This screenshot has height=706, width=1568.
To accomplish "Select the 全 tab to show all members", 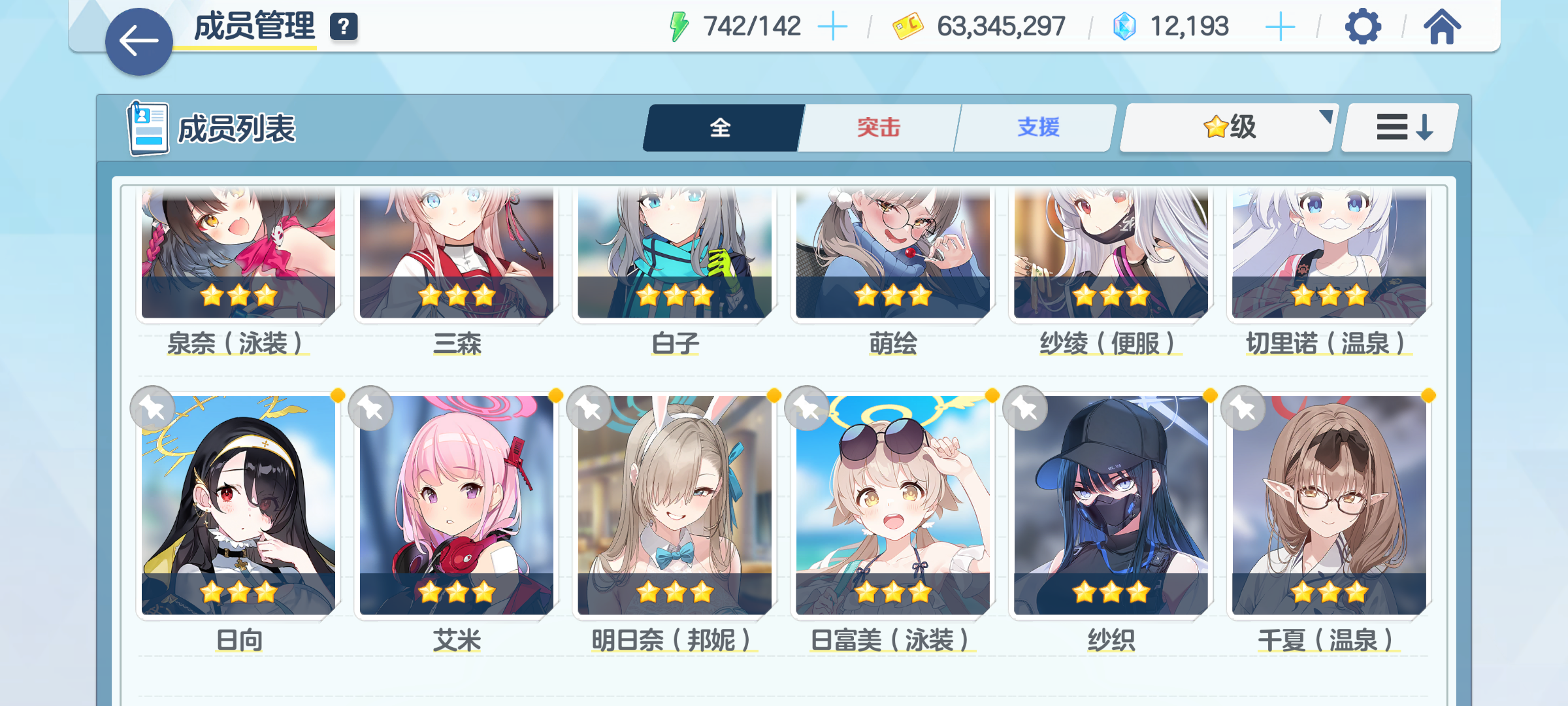I will [x=721, y=128].
